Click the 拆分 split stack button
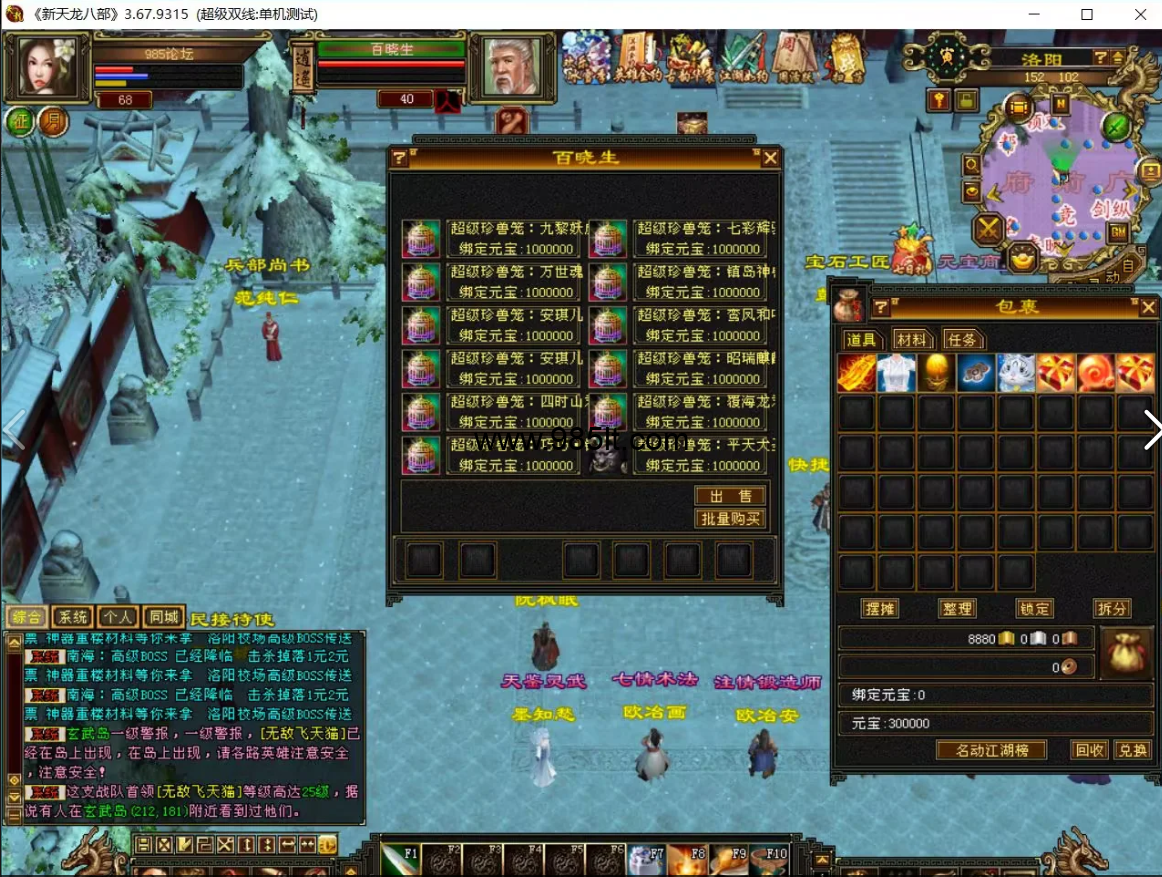The height and width of the screenshot is (877, 1162). pyautogui.click(x=1112, y=608)
